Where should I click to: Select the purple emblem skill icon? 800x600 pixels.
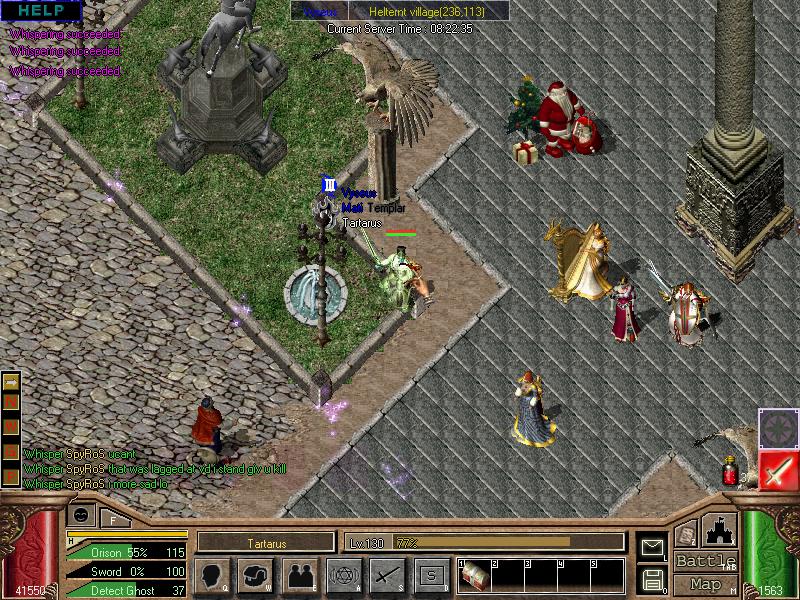point(777,426)
